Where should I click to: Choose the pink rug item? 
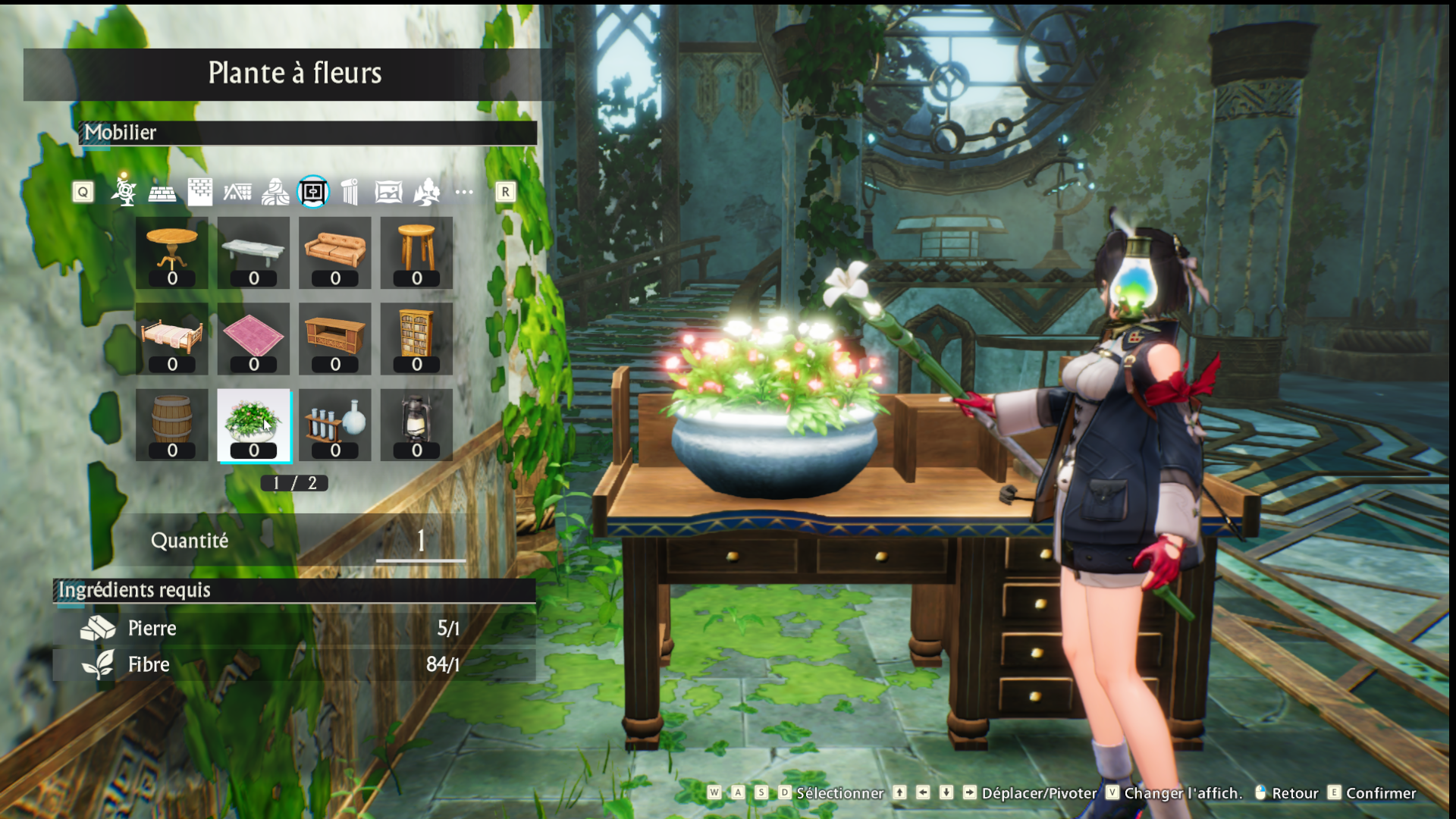point(253,338)
